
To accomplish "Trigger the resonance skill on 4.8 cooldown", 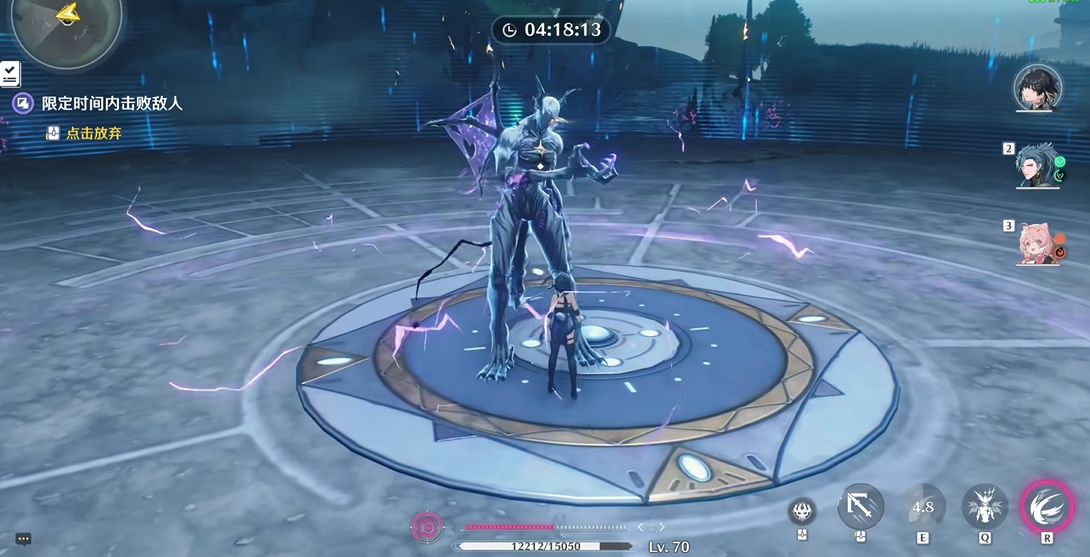I will (x=922, y=507).
